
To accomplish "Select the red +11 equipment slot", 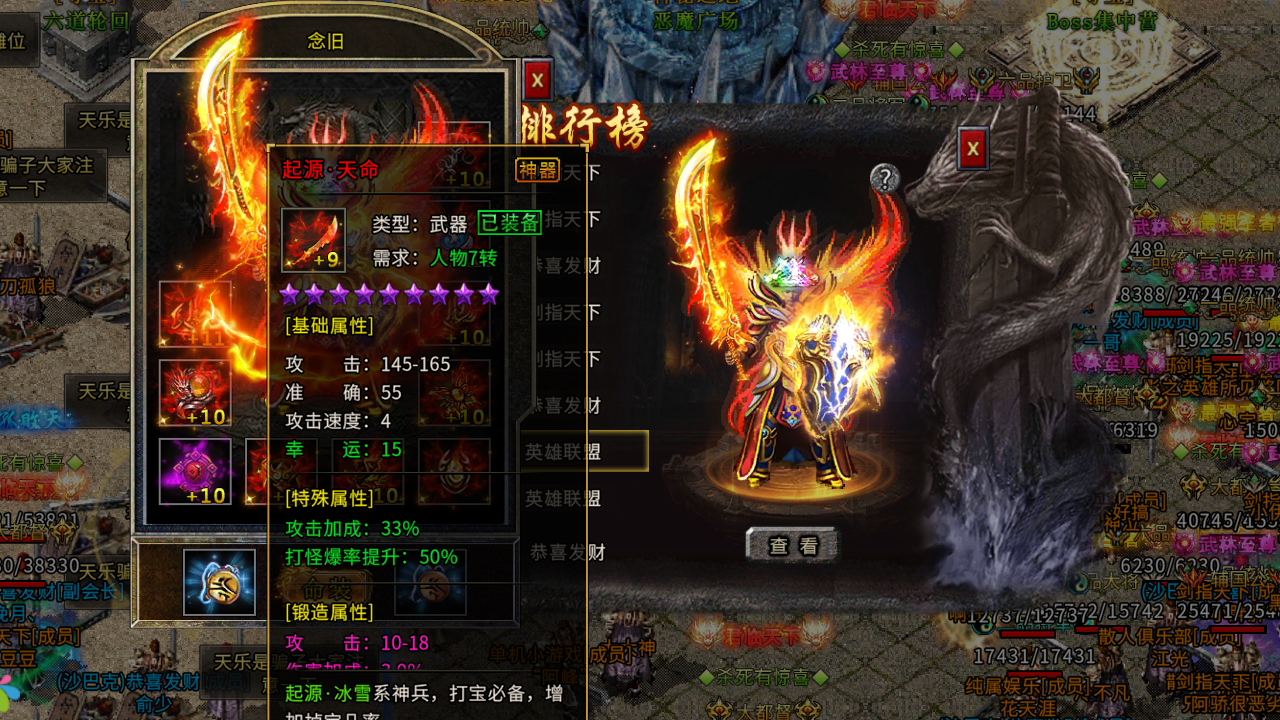I will point(195,315).
